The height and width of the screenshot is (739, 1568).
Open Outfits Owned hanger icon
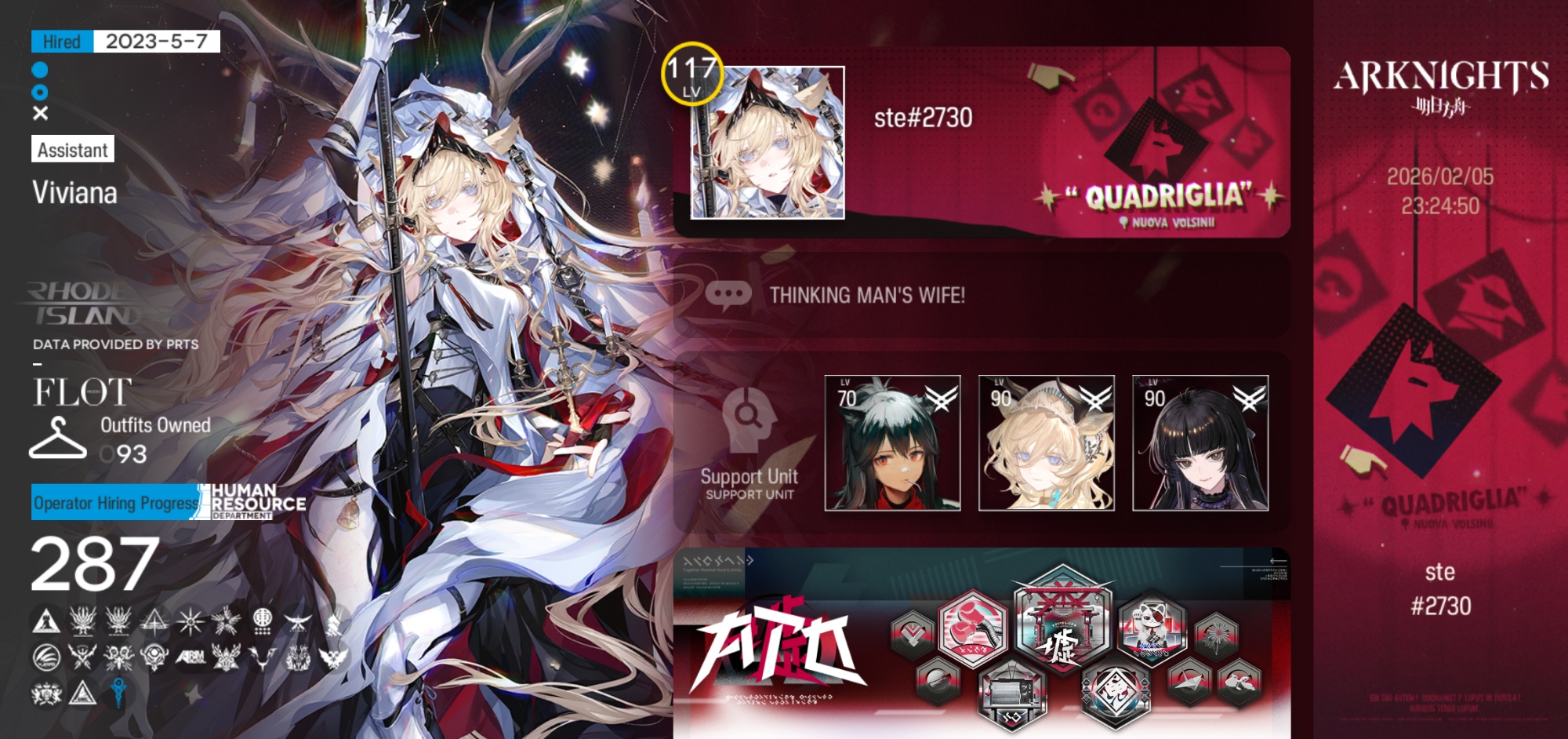(x=57, y=438)
